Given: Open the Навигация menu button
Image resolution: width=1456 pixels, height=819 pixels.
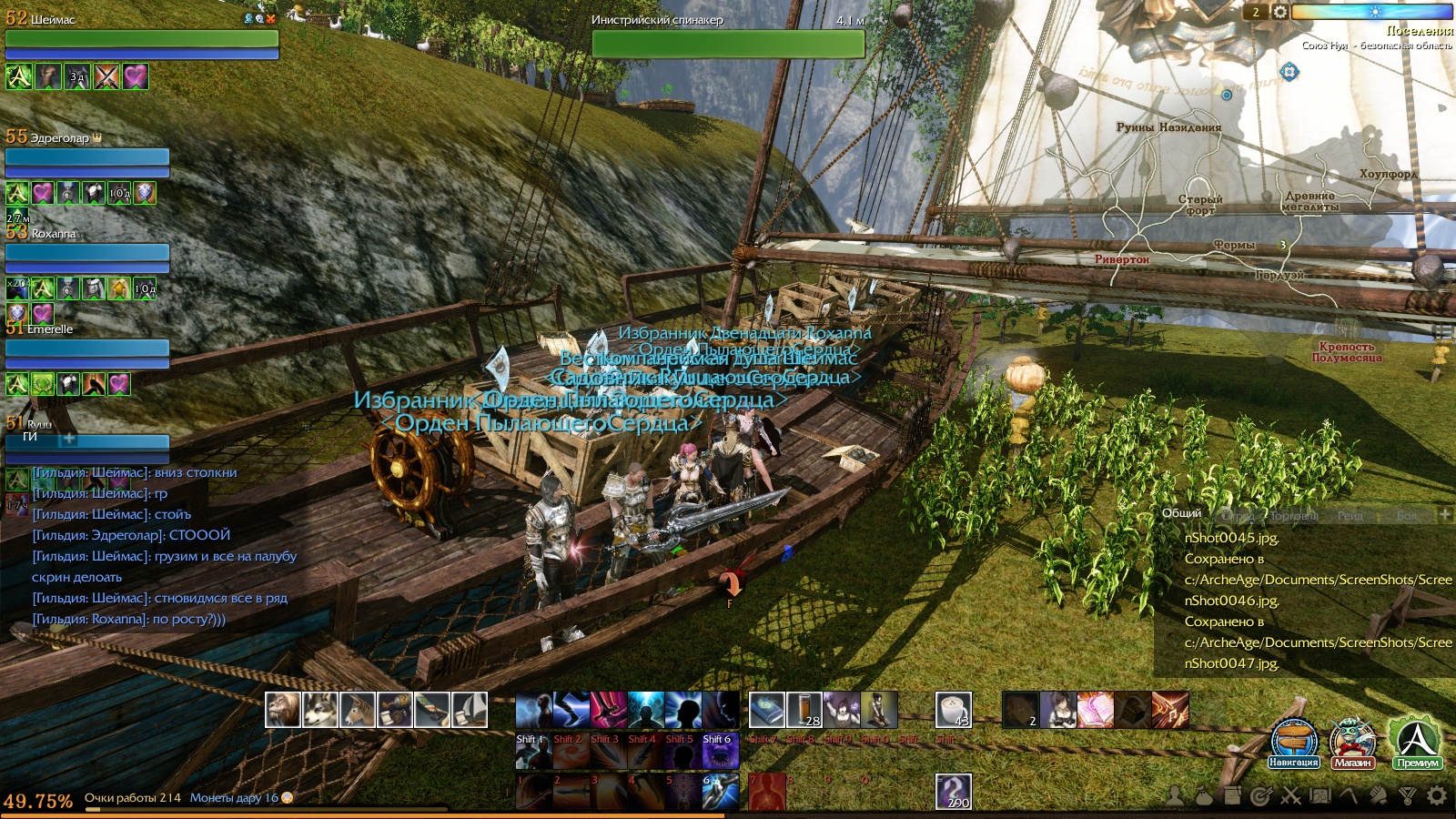Looking at the screenshot, I should [1294, 743].
